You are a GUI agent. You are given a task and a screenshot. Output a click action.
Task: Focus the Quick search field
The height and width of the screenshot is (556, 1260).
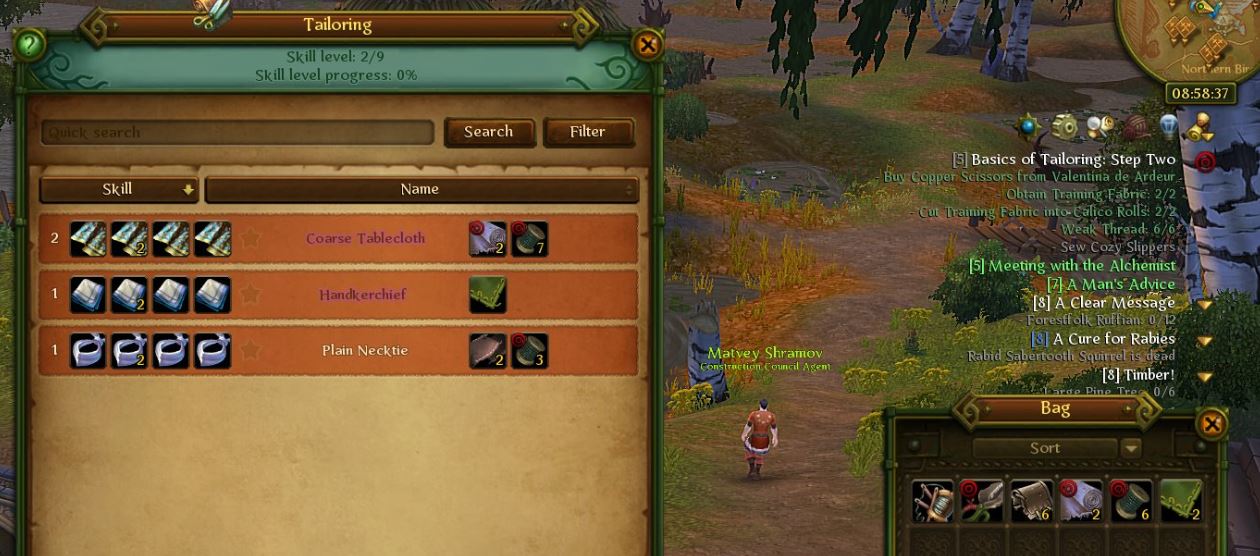(x=237, y=132)
